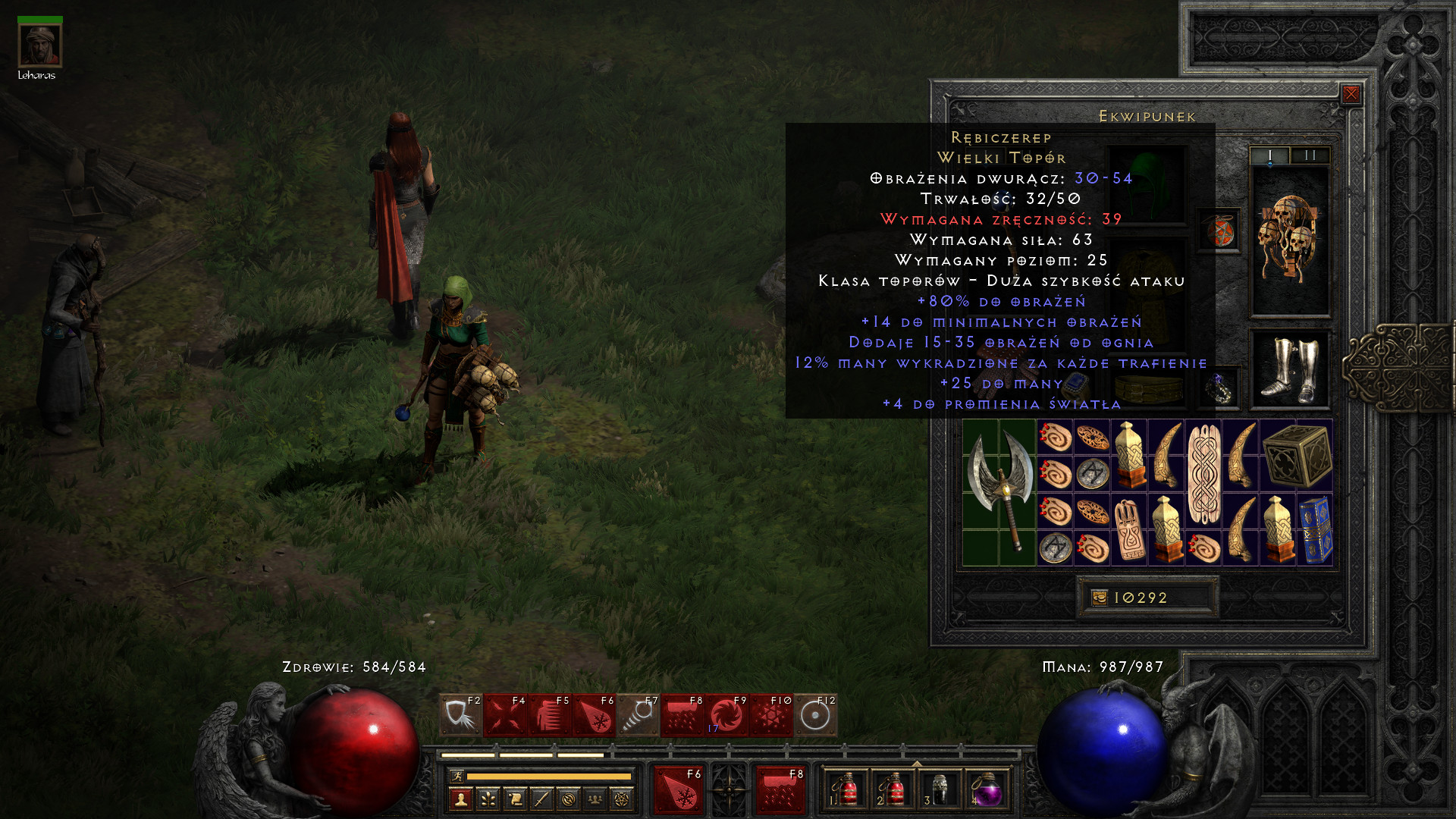The image size is (1456, 819).
Task: Open the left skill selection button
Action: tap(678, 789)
